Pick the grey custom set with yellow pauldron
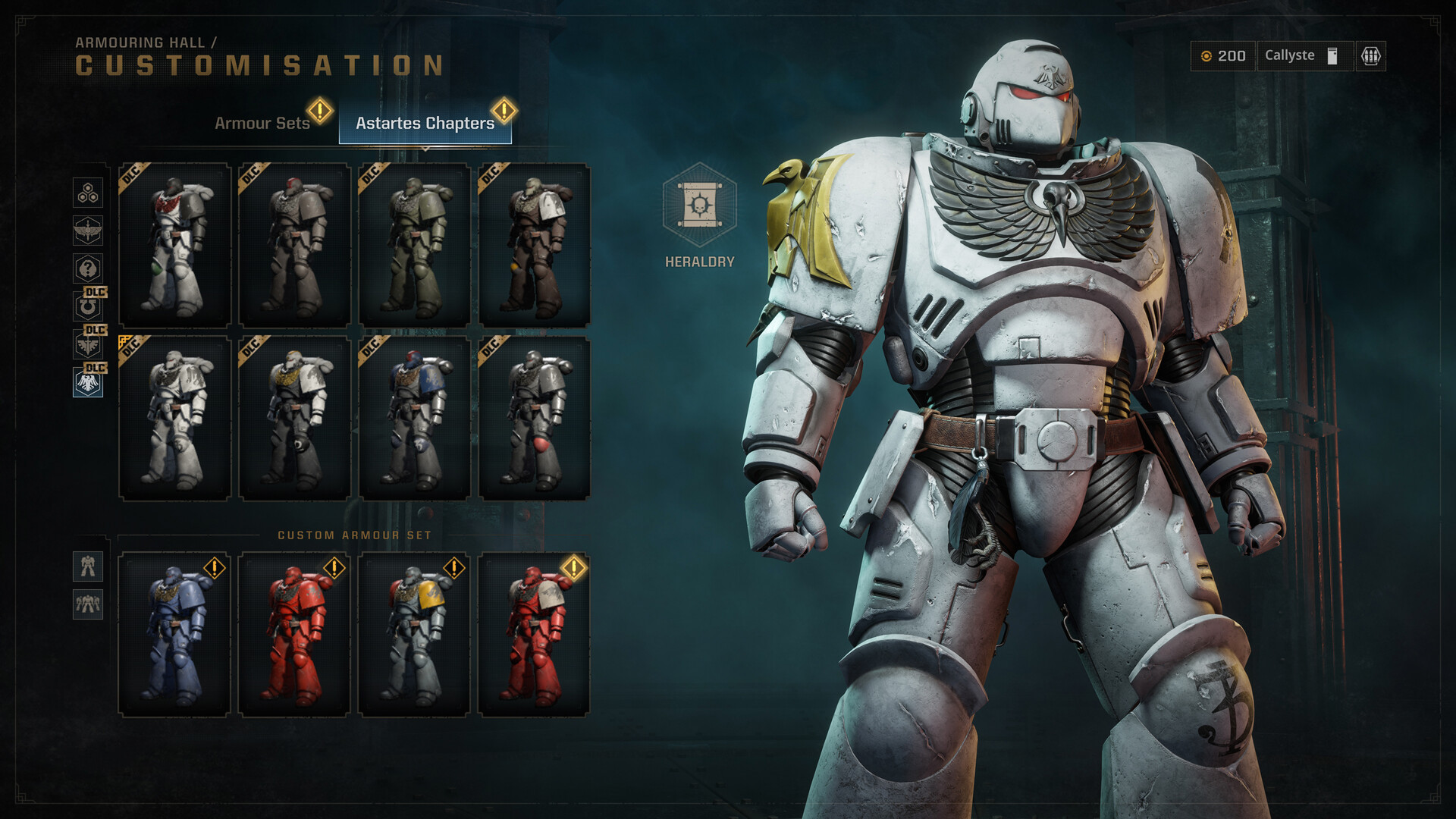This screenshot has width=1456, height=819. [x=415, y=634]
